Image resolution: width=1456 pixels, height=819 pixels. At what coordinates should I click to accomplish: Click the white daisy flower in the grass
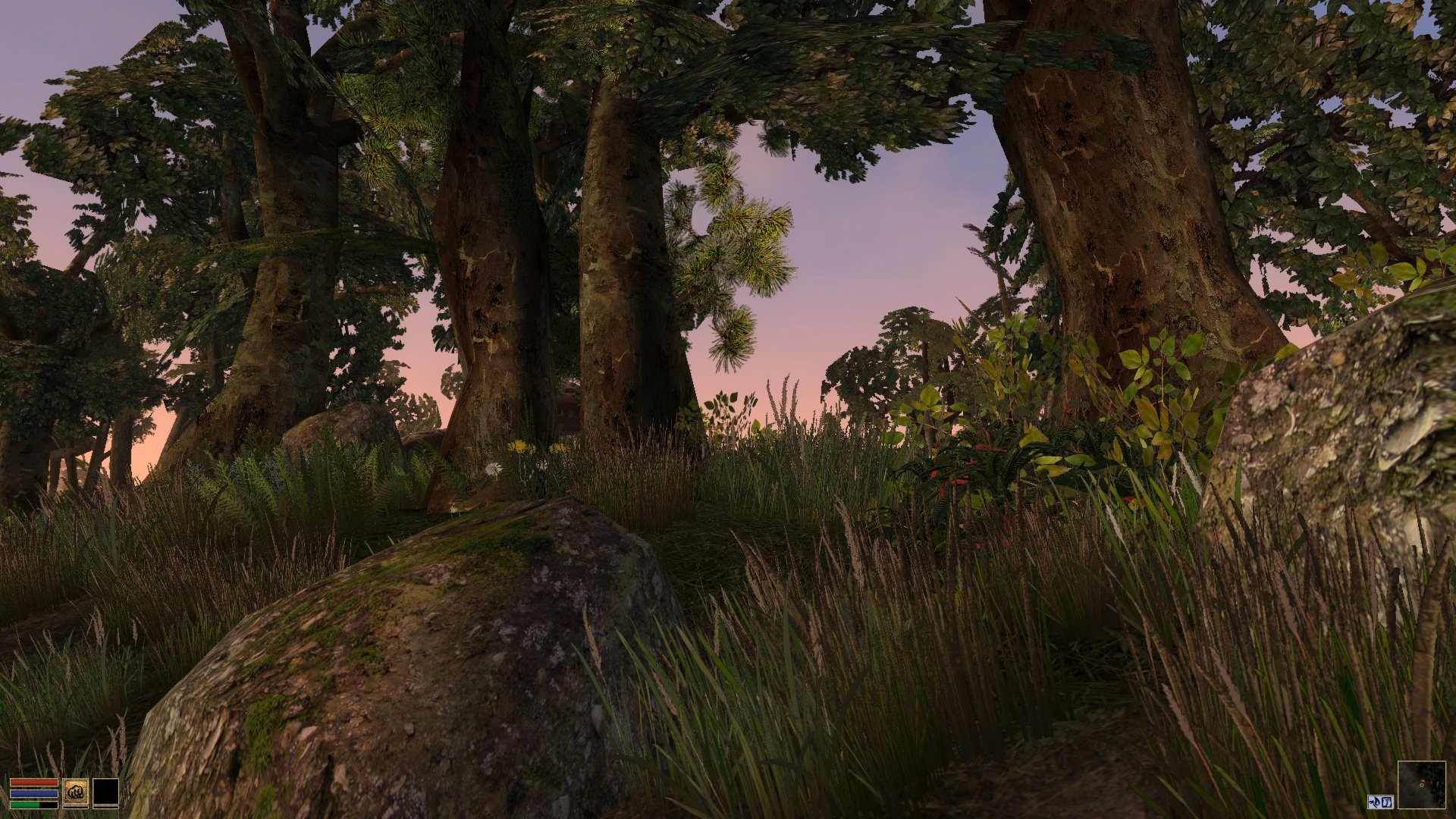(493, 468)
